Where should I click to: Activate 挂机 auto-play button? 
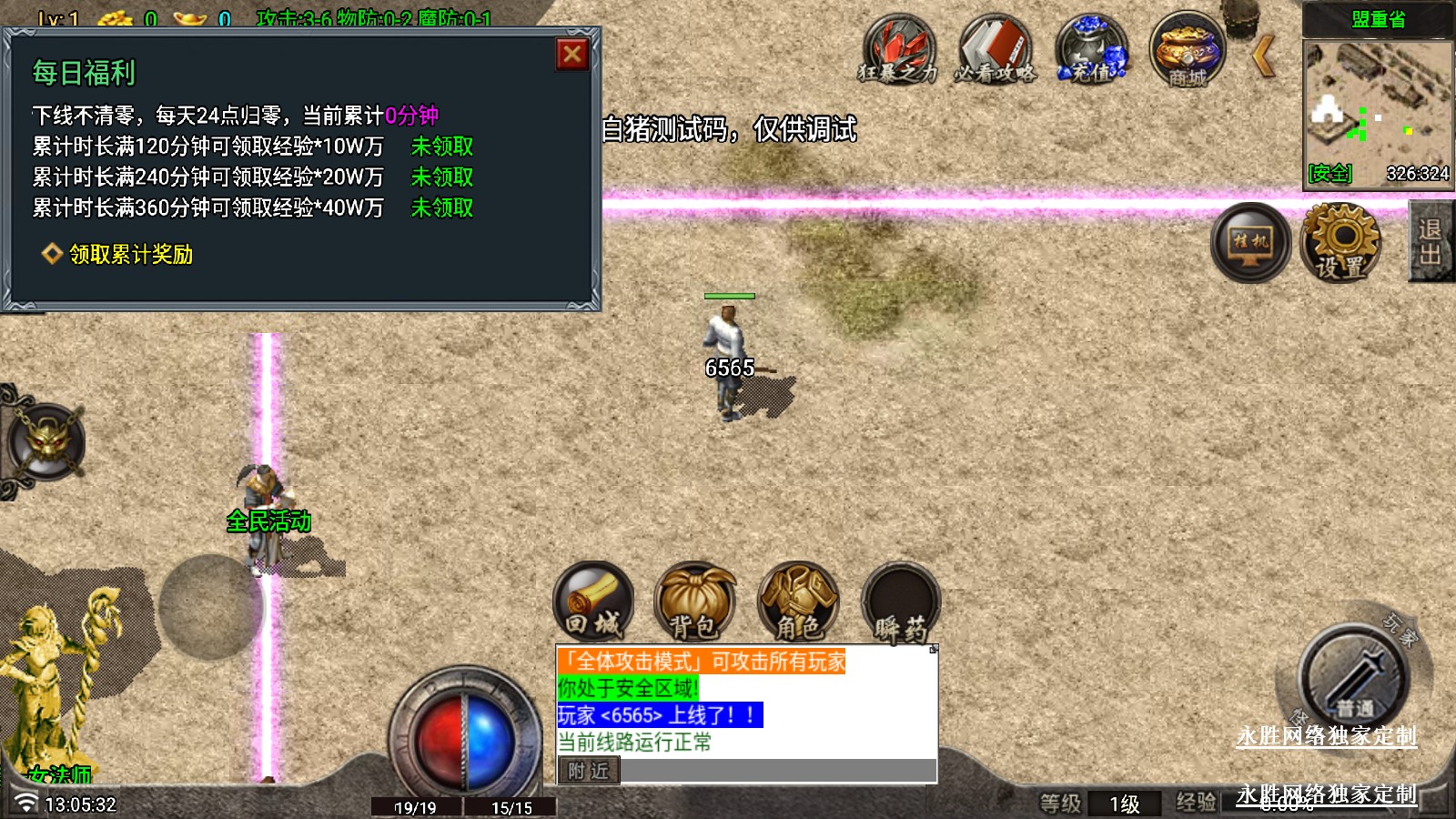point(1250,242)
